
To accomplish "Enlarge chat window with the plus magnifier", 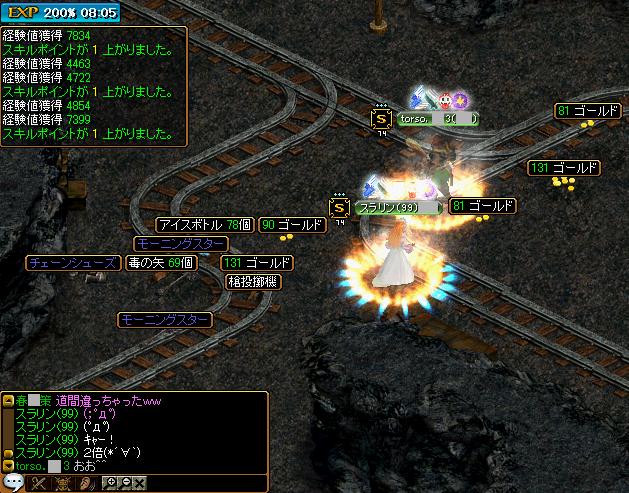I will [x=111, y=483].
